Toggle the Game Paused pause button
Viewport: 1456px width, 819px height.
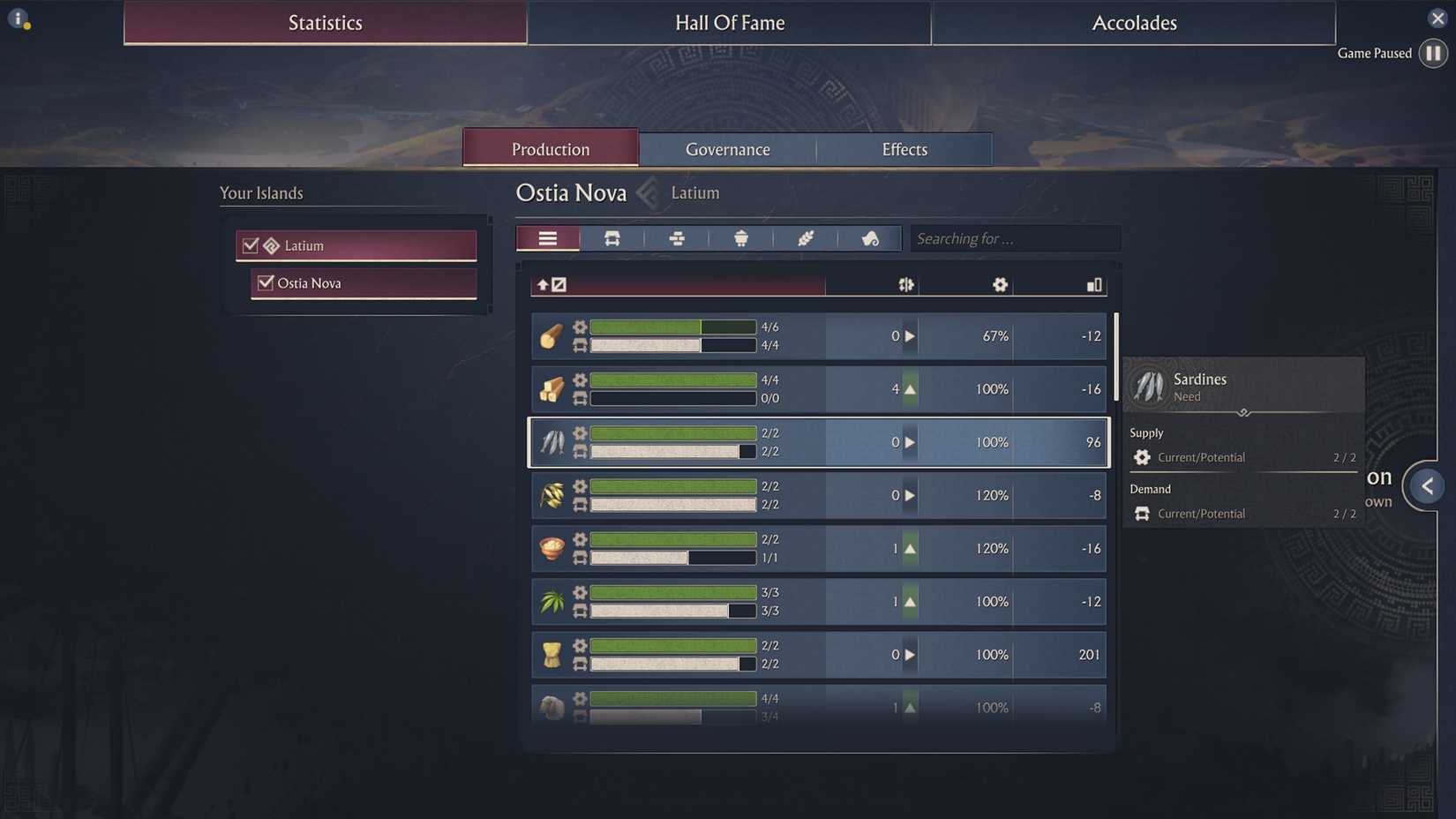click(x=1432, y=53)
